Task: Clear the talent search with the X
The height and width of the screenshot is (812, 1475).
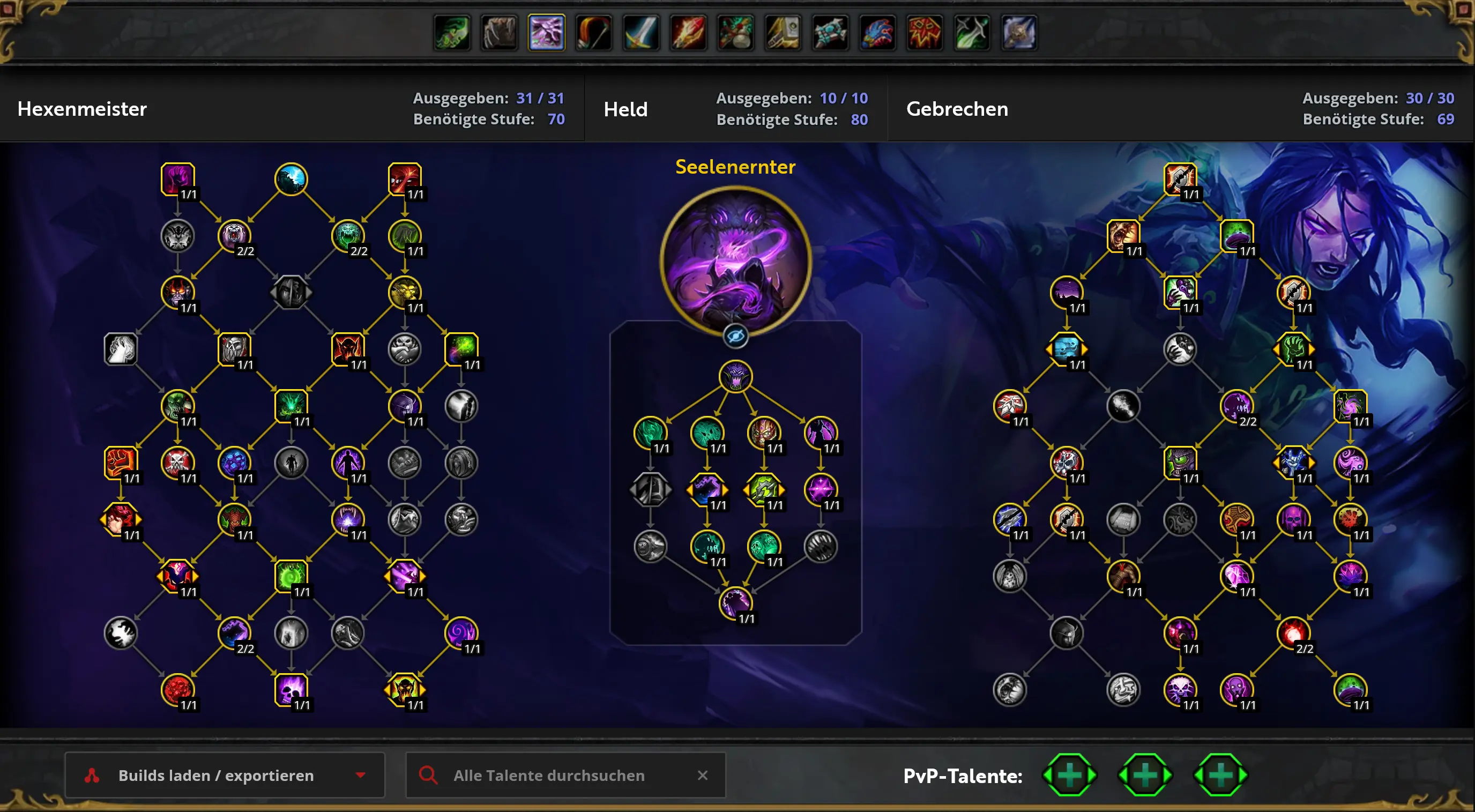Action: 703,775
